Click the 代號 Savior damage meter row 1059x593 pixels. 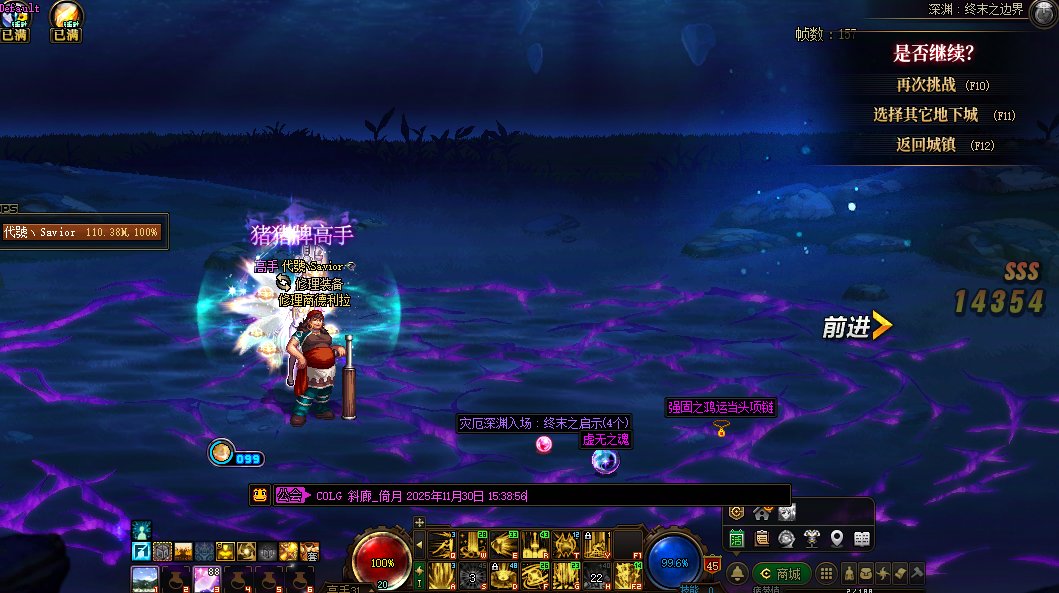82,232
